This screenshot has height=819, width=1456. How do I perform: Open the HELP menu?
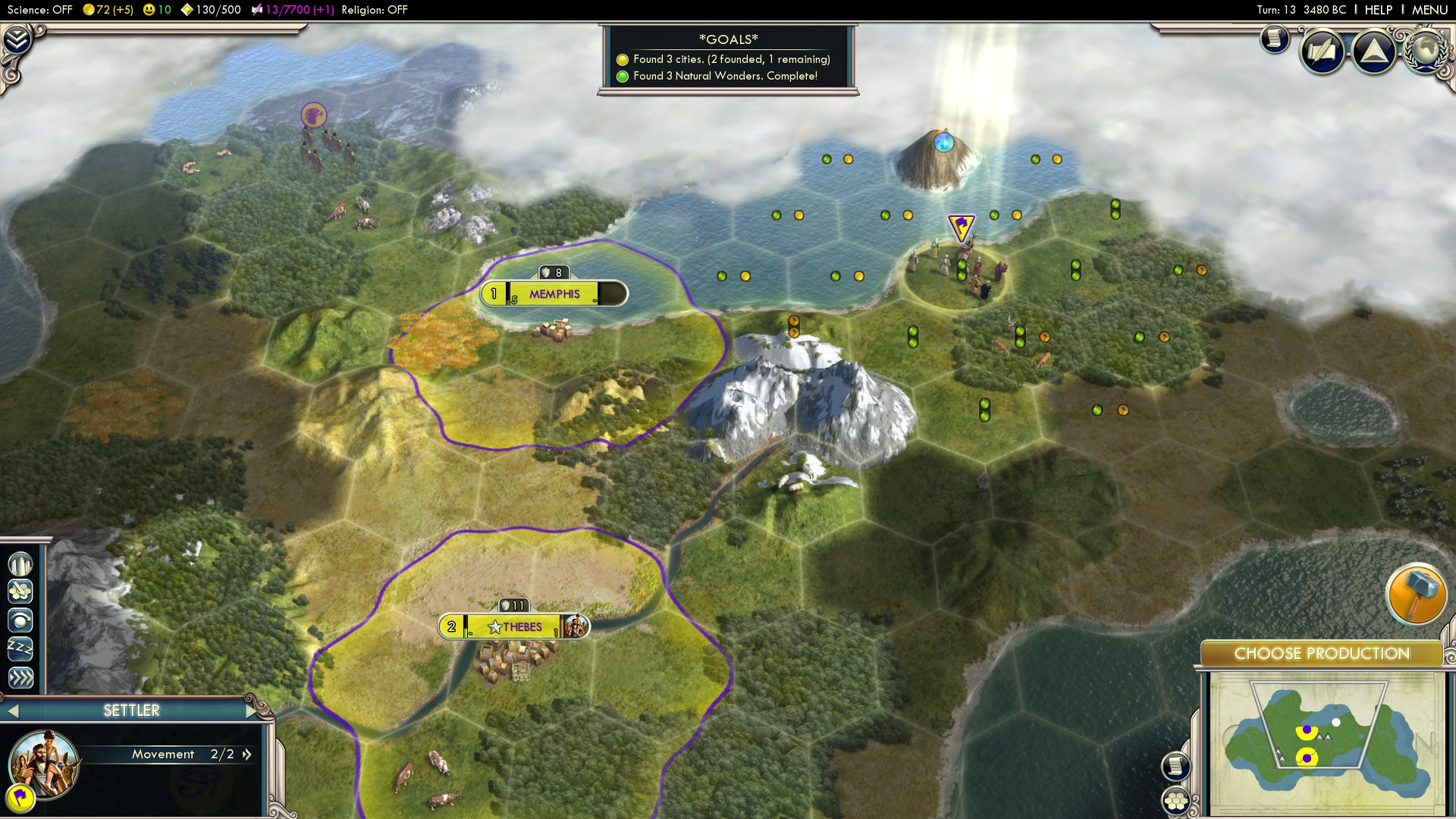[x=1378, y=10]
